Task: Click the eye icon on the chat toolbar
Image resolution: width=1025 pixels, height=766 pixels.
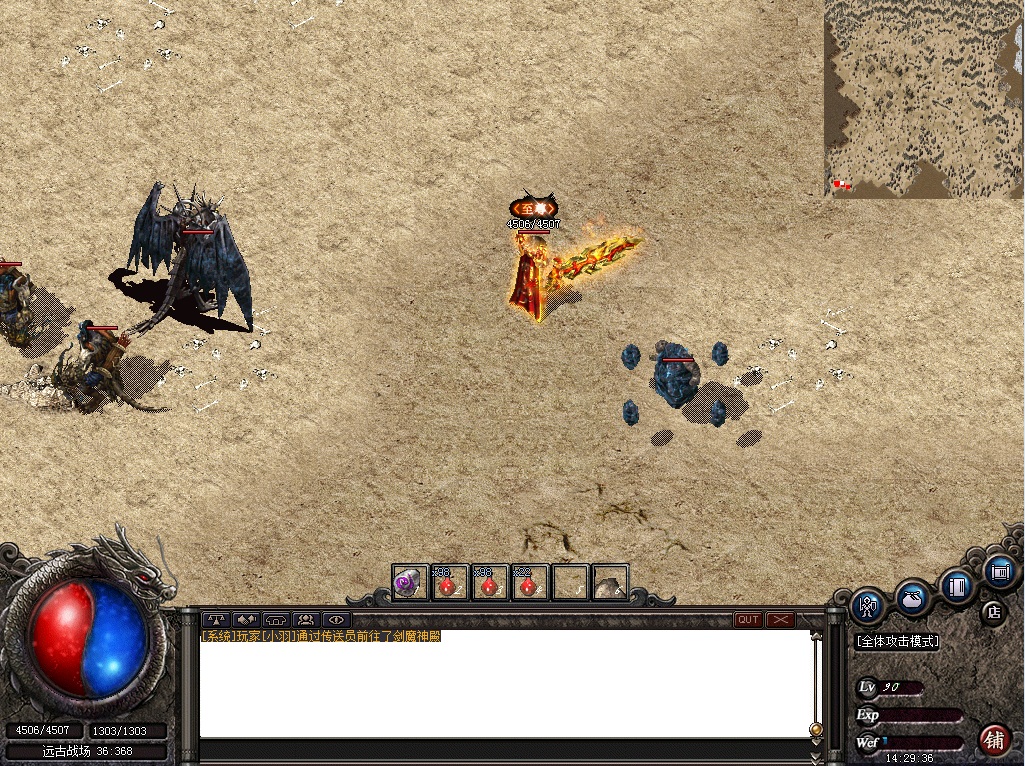Action: click(335, 620)
